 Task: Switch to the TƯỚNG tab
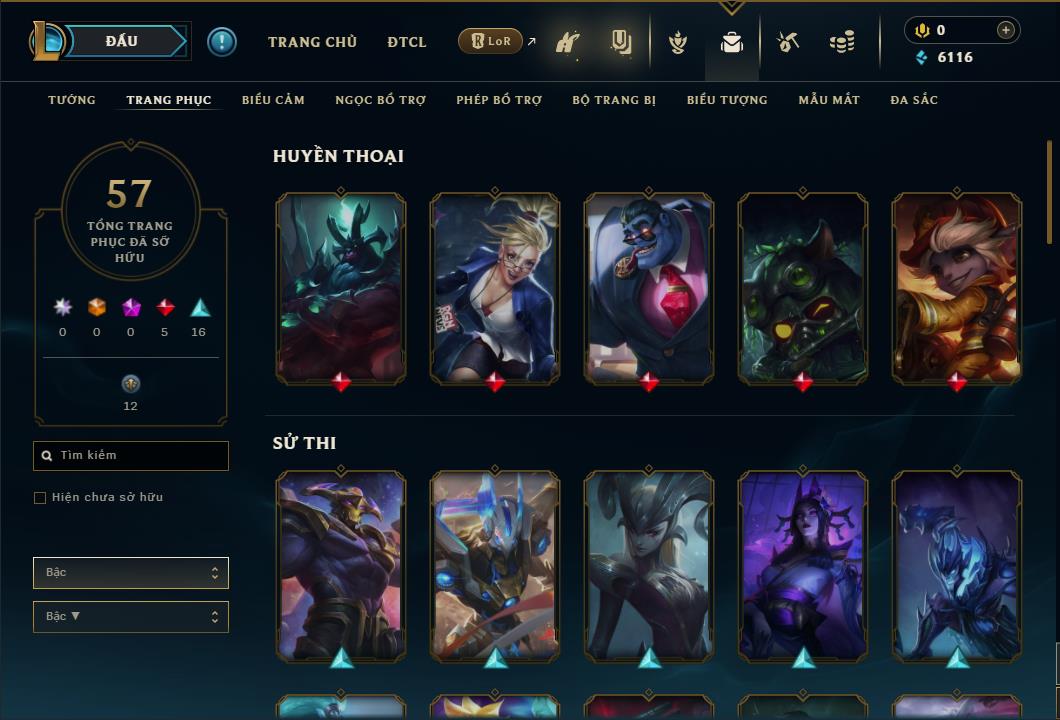72,100
